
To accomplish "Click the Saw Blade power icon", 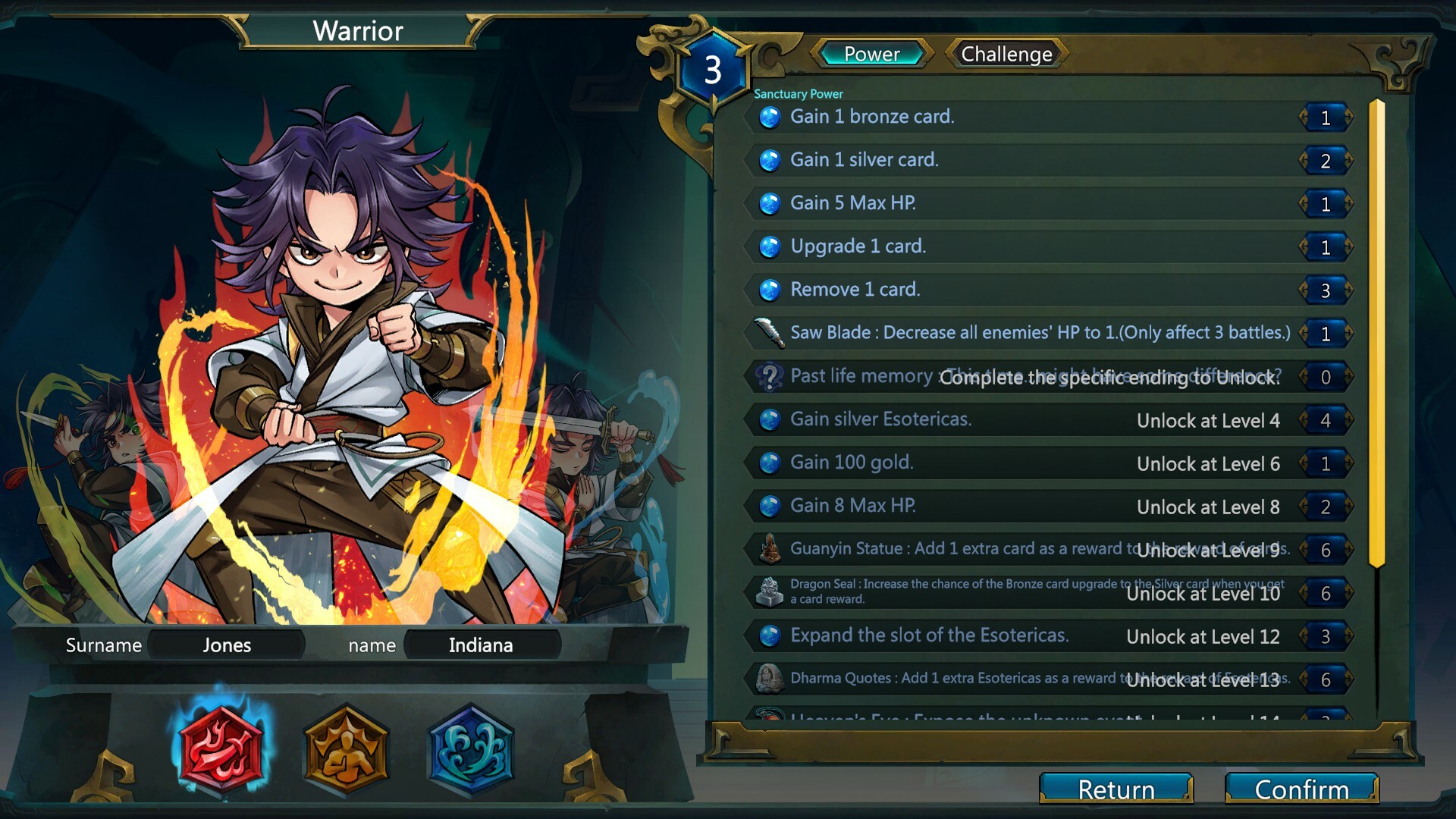I will tap(768, 332).
